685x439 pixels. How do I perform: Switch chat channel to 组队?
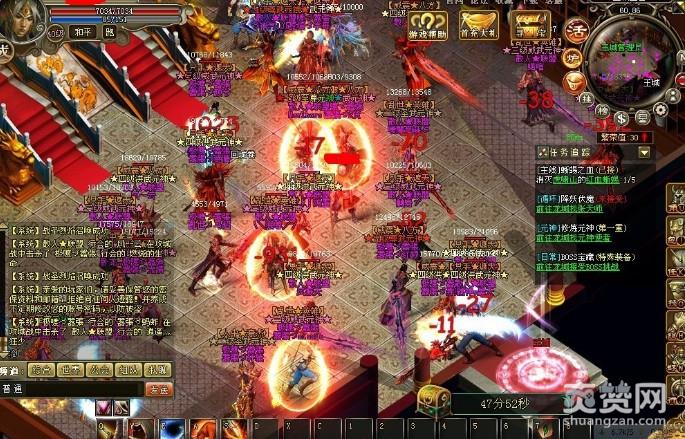click(127, 370)
